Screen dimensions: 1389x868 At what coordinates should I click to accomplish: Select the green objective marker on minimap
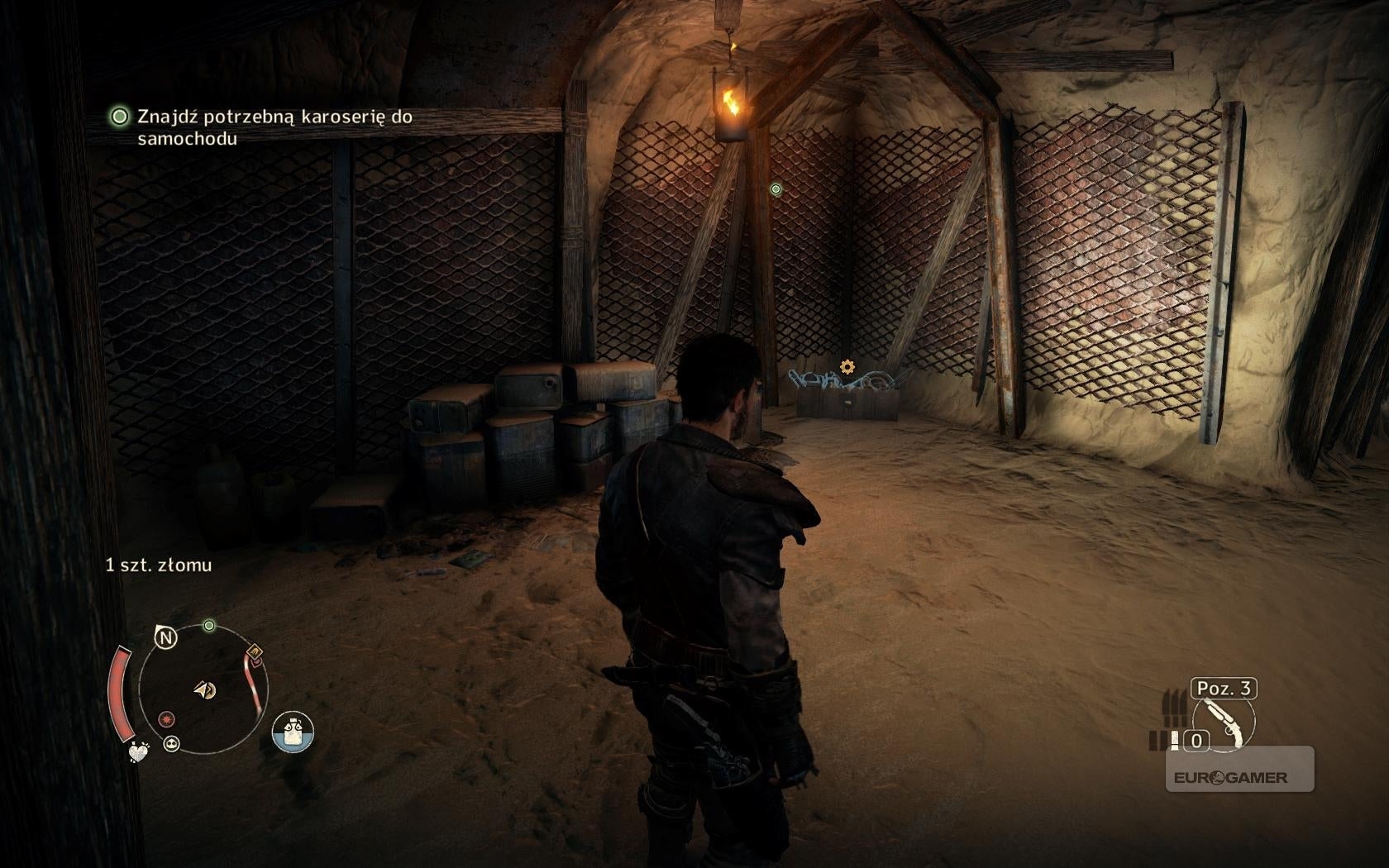pyautogui.click(x=209, y=626)
